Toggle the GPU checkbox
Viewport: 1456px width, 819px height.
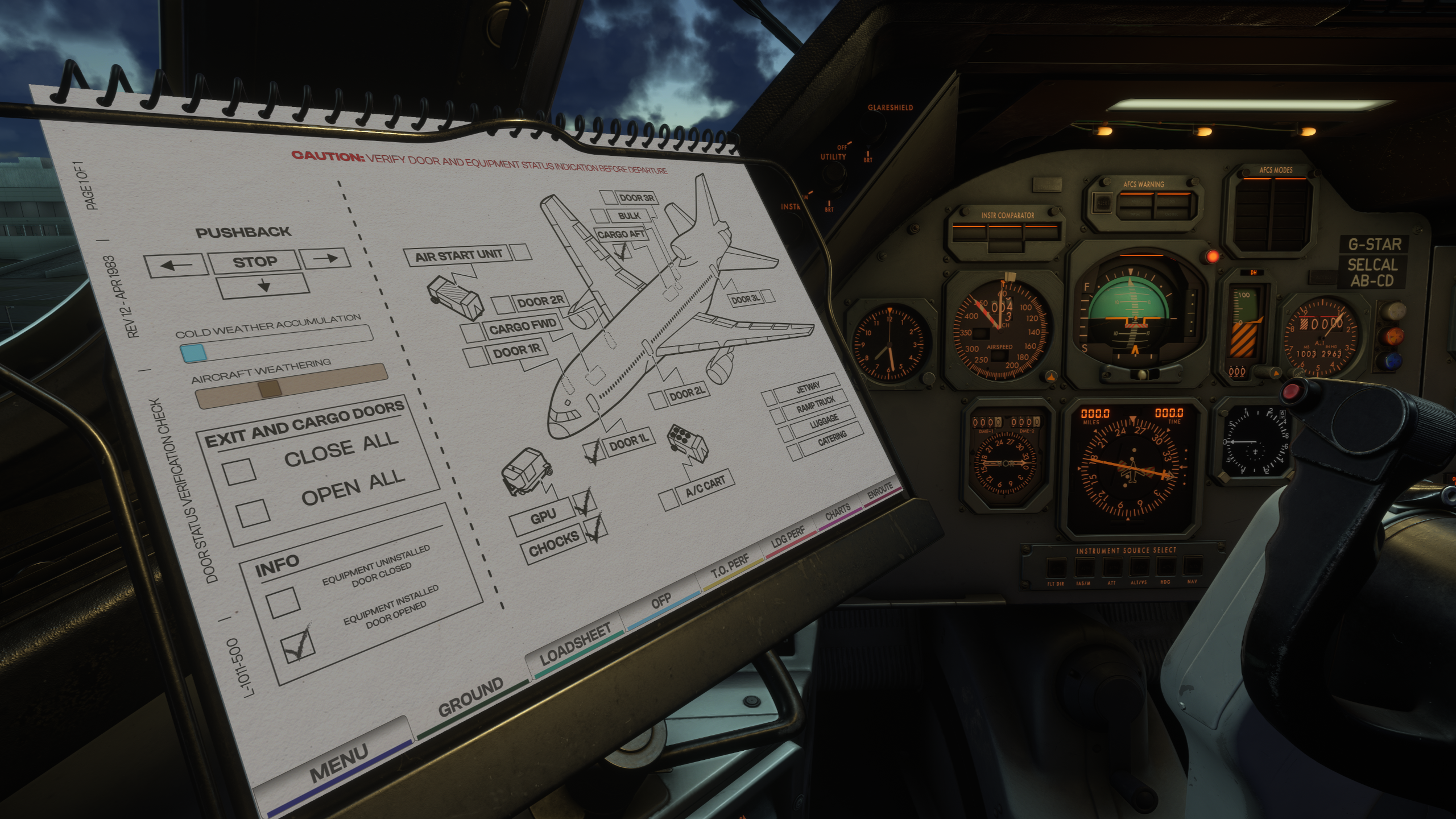(584, 502)
